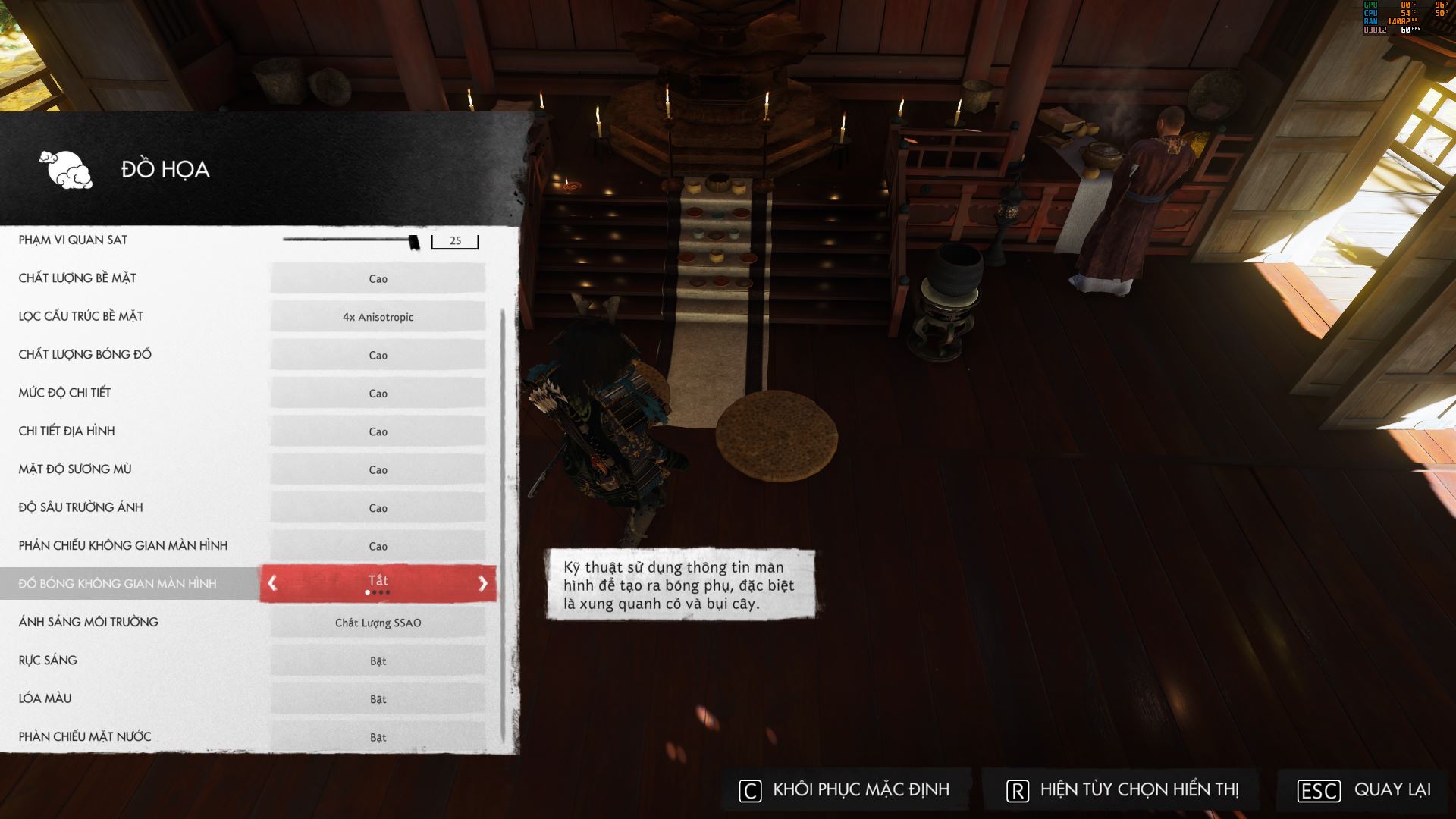Adjust the Phạm Vi Quan Sát slider handle
Image resolution: width=1456 pixels, height=819 pixels.
413,242
